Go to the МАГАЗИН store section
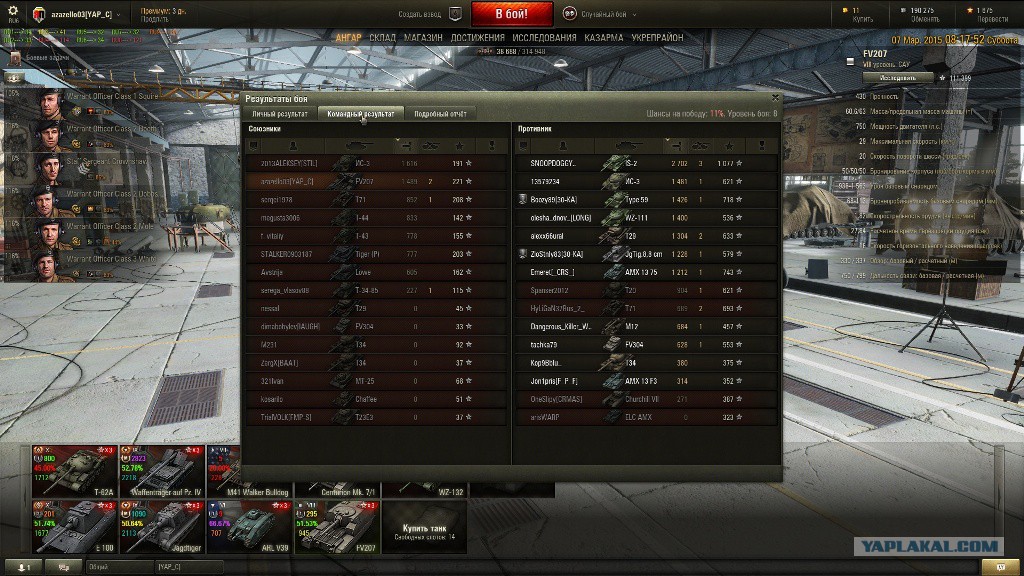The height and width of the screenshot is (576, 1024). [424, 38]
